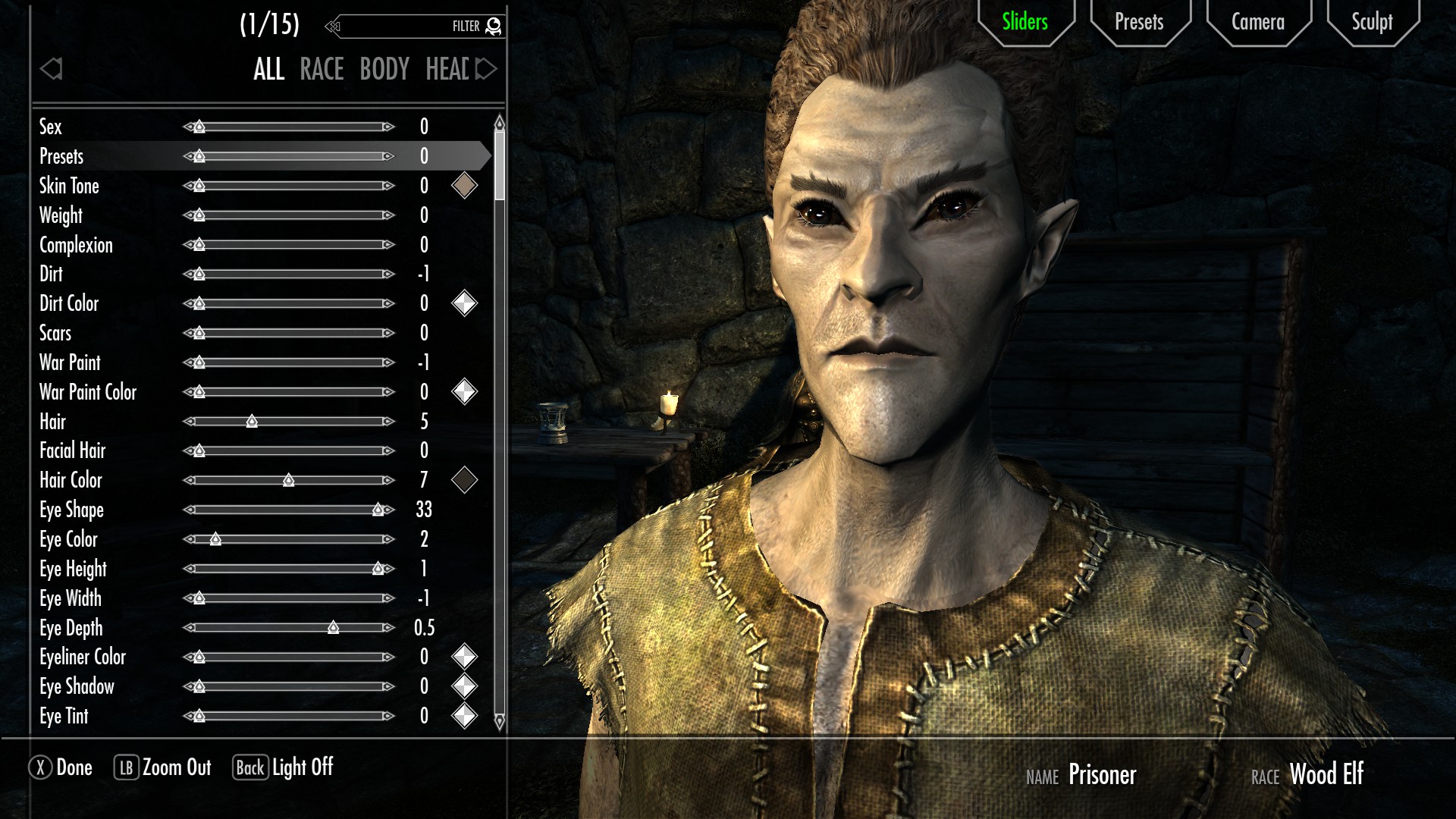
Task: Adjust the Hair style slider
Action: tap(288, 422)
